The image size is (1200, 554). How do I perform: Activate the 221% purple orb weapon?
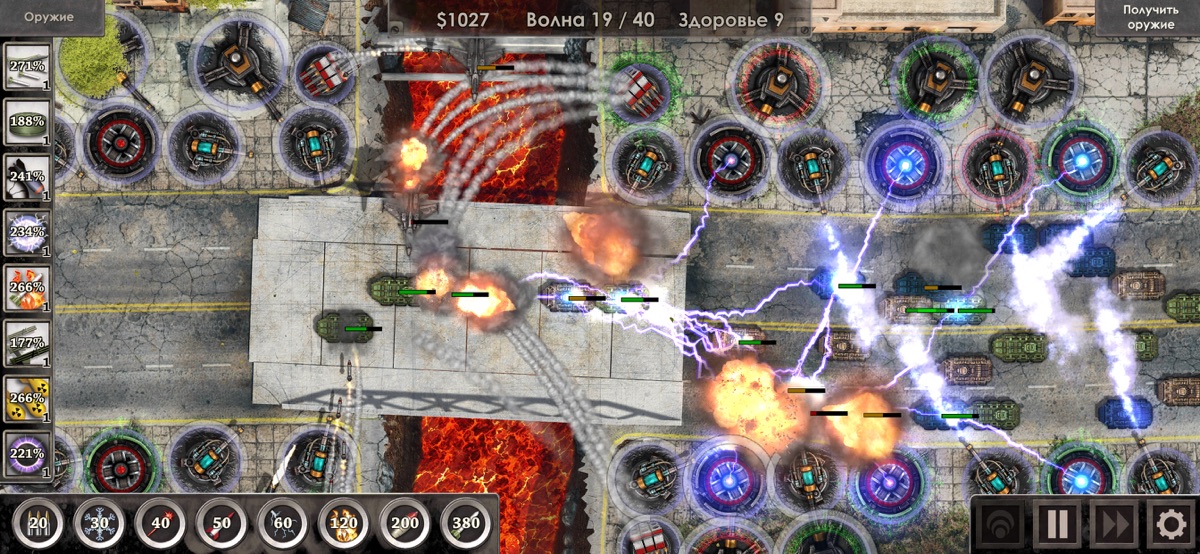tap(27, 453)
